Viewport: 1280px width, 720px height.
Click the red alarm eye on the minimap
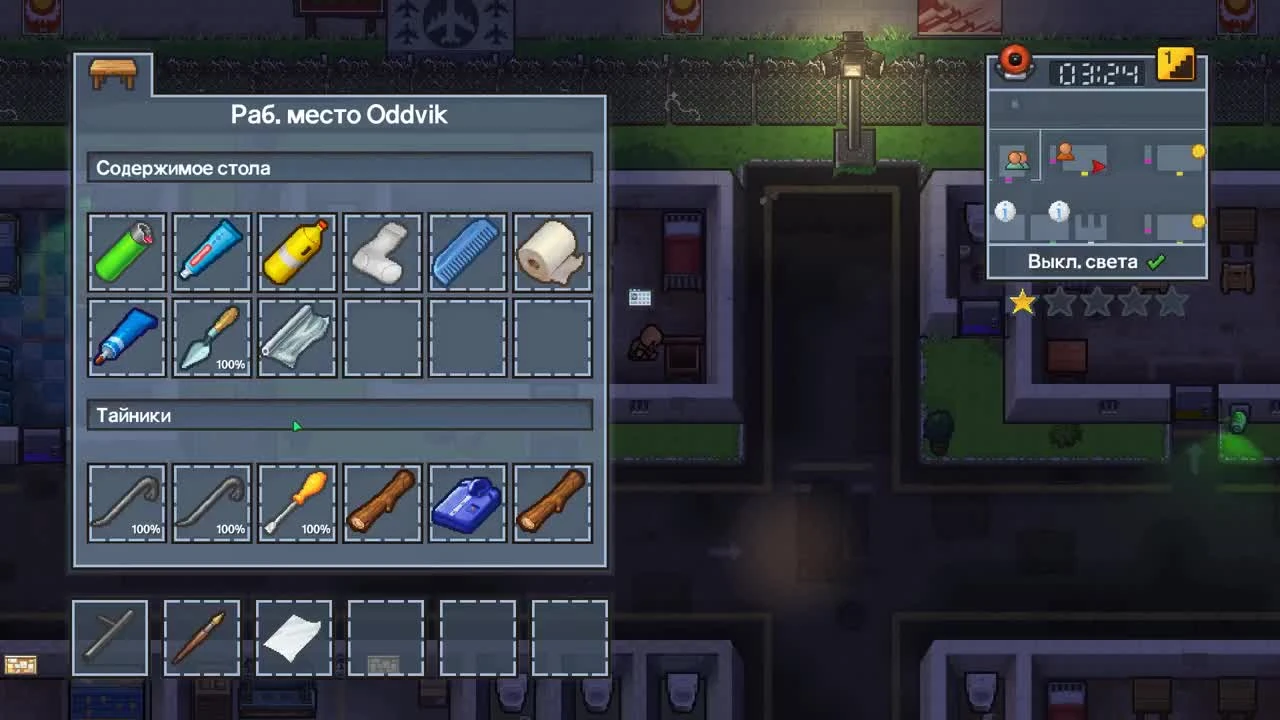click(1014, 62)
